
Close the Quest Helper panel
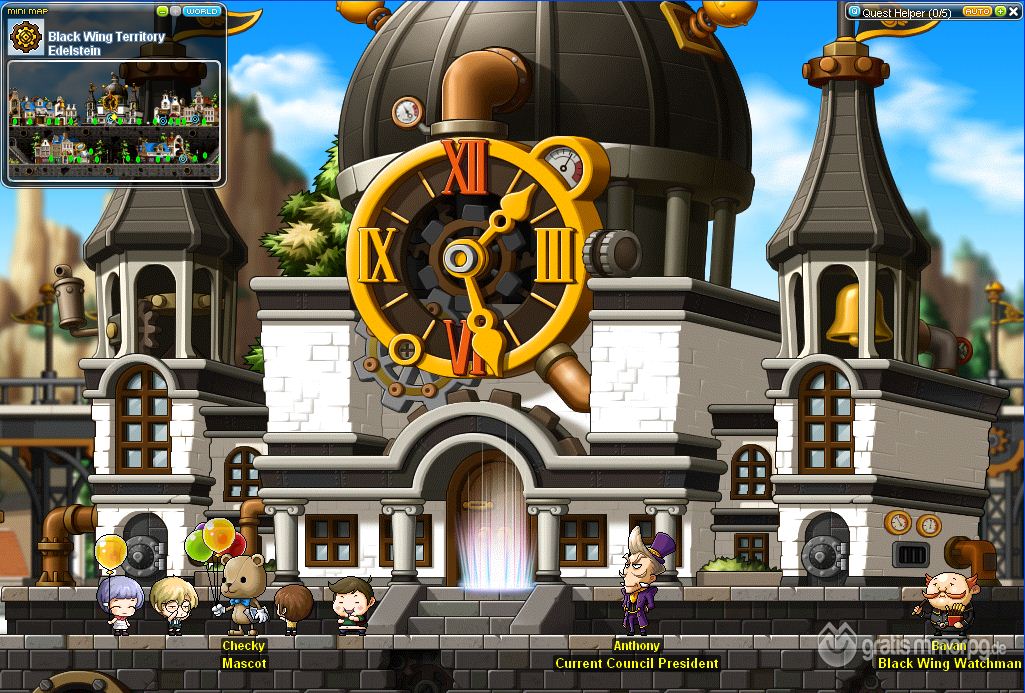point(1013,11)
